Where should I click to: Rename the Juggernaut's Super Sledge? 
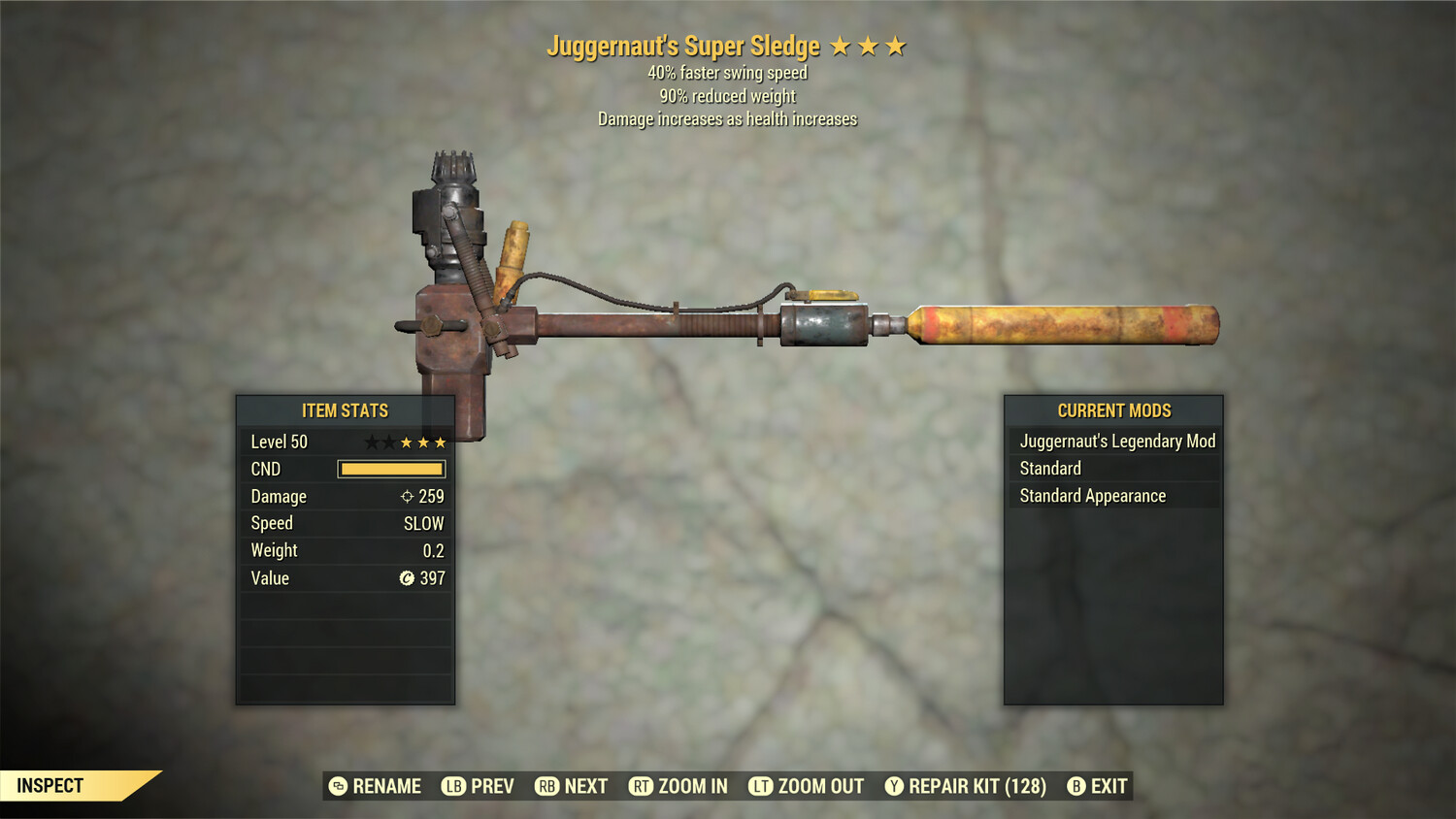376,786
